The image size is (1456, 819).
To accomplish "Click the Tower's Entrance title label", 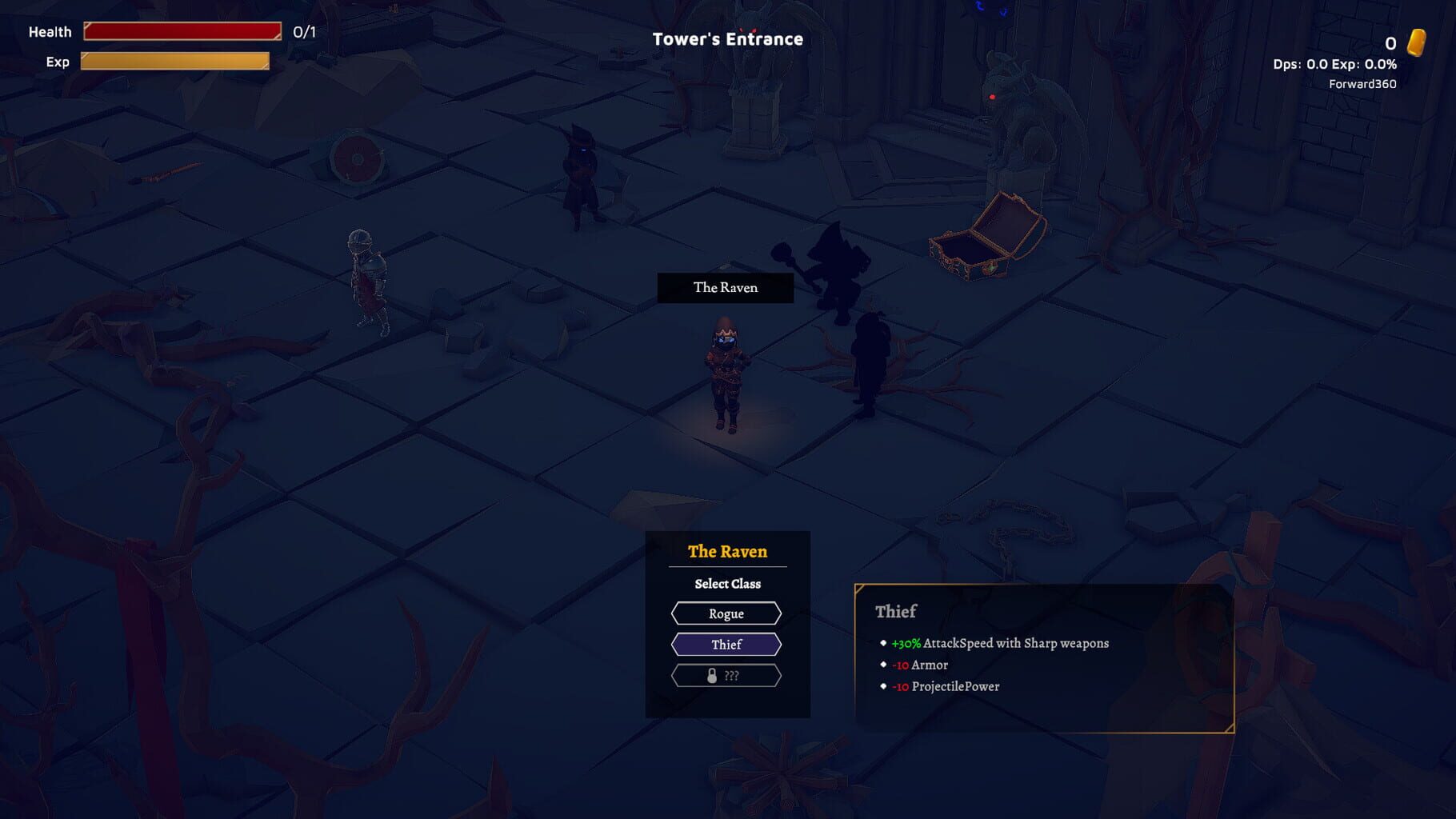I will pos(726,38).
